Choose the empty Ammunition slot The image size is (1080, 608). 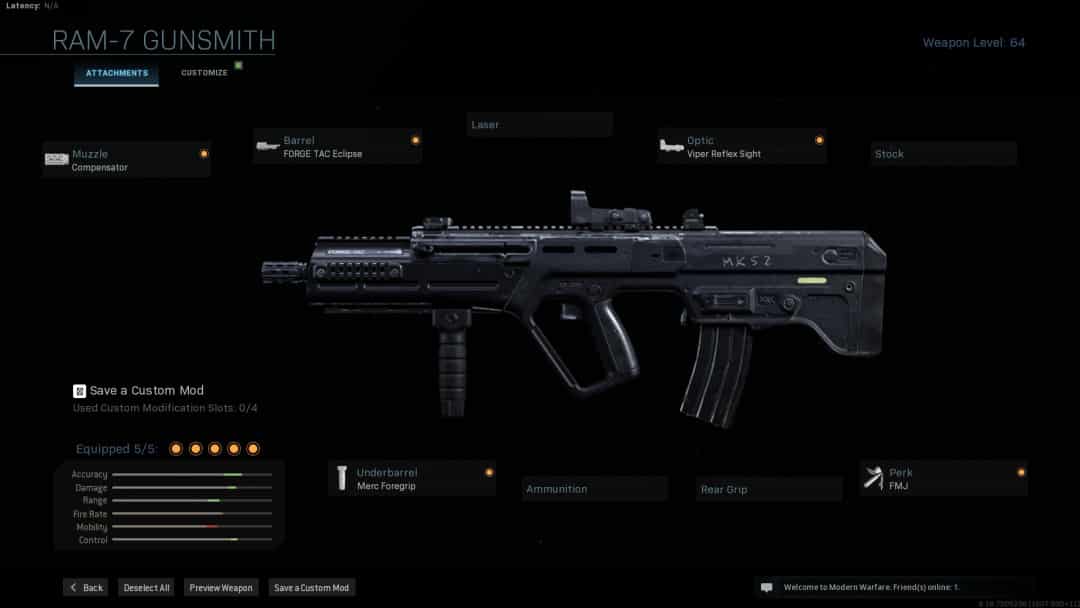(x=595, y=489)
